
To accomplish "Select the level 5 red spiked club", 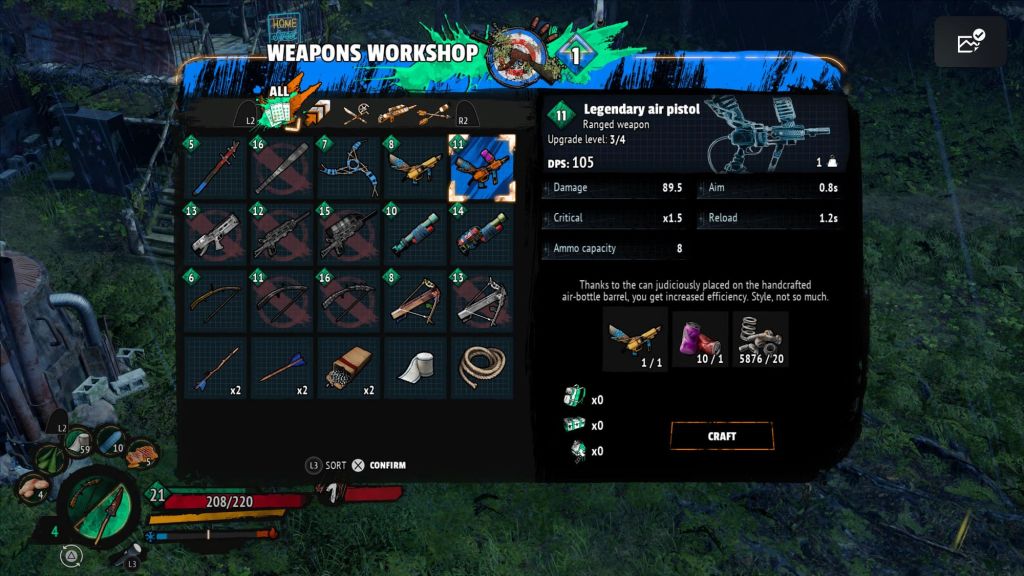I will coord(216,169).
